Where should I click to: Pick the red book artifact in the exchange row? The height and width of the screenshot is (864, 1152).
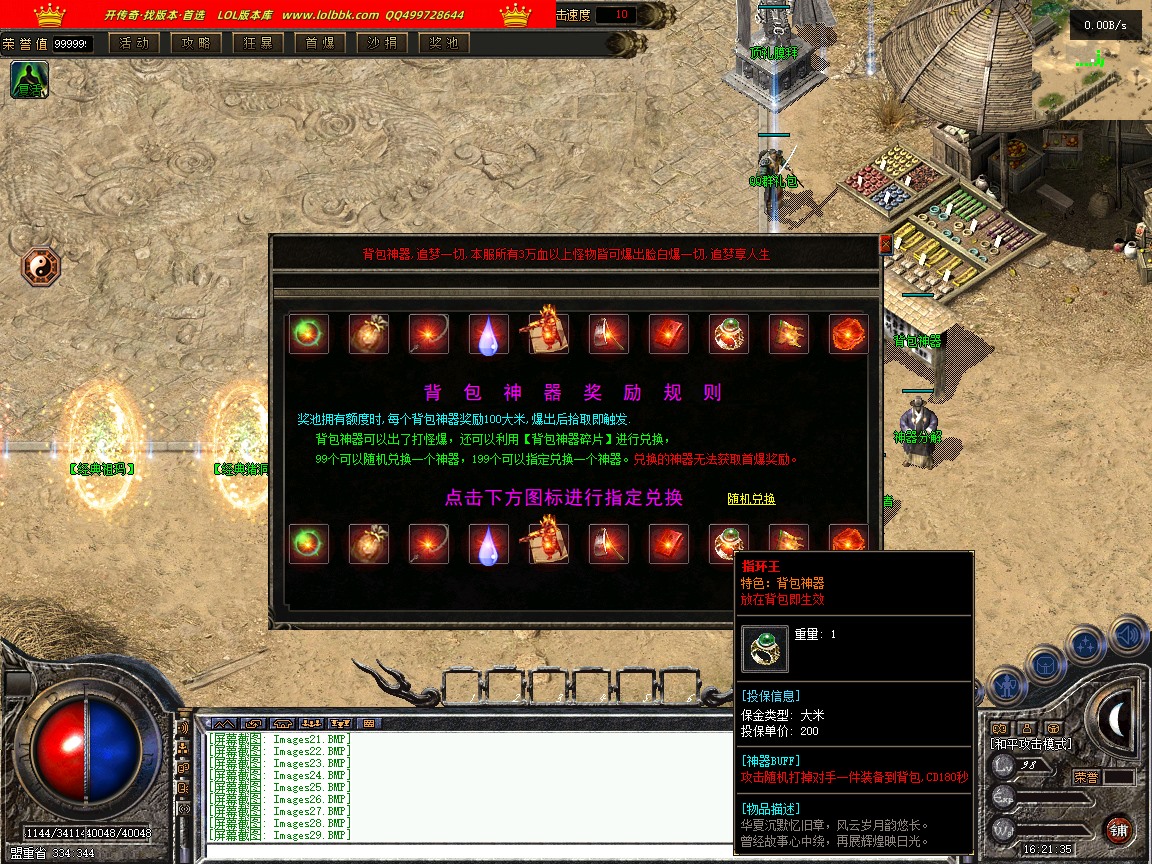pos(668,544)
